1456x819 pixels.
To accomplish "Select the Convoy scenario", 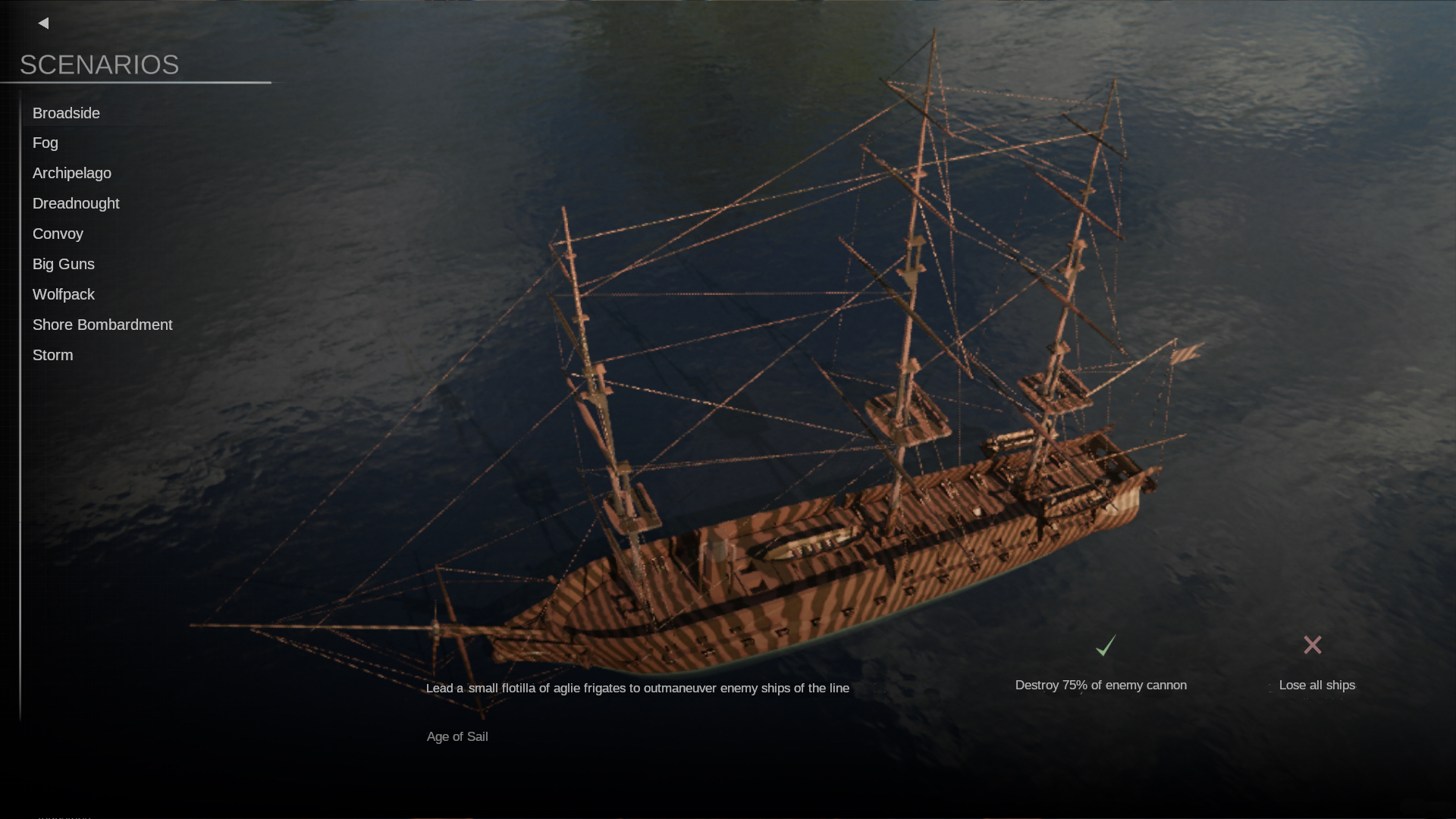I will coord(58,234).
